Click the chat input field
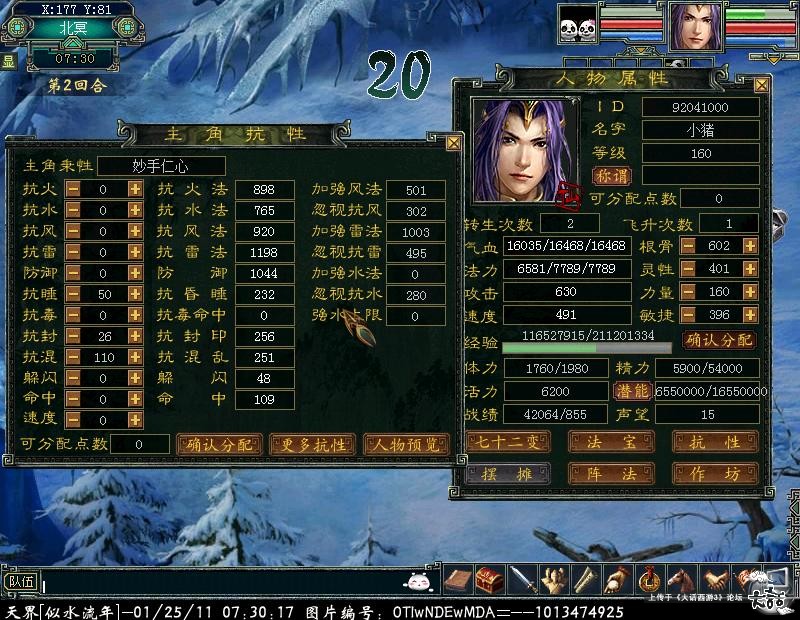Screen dimensions: 800x620 [220, 581]
